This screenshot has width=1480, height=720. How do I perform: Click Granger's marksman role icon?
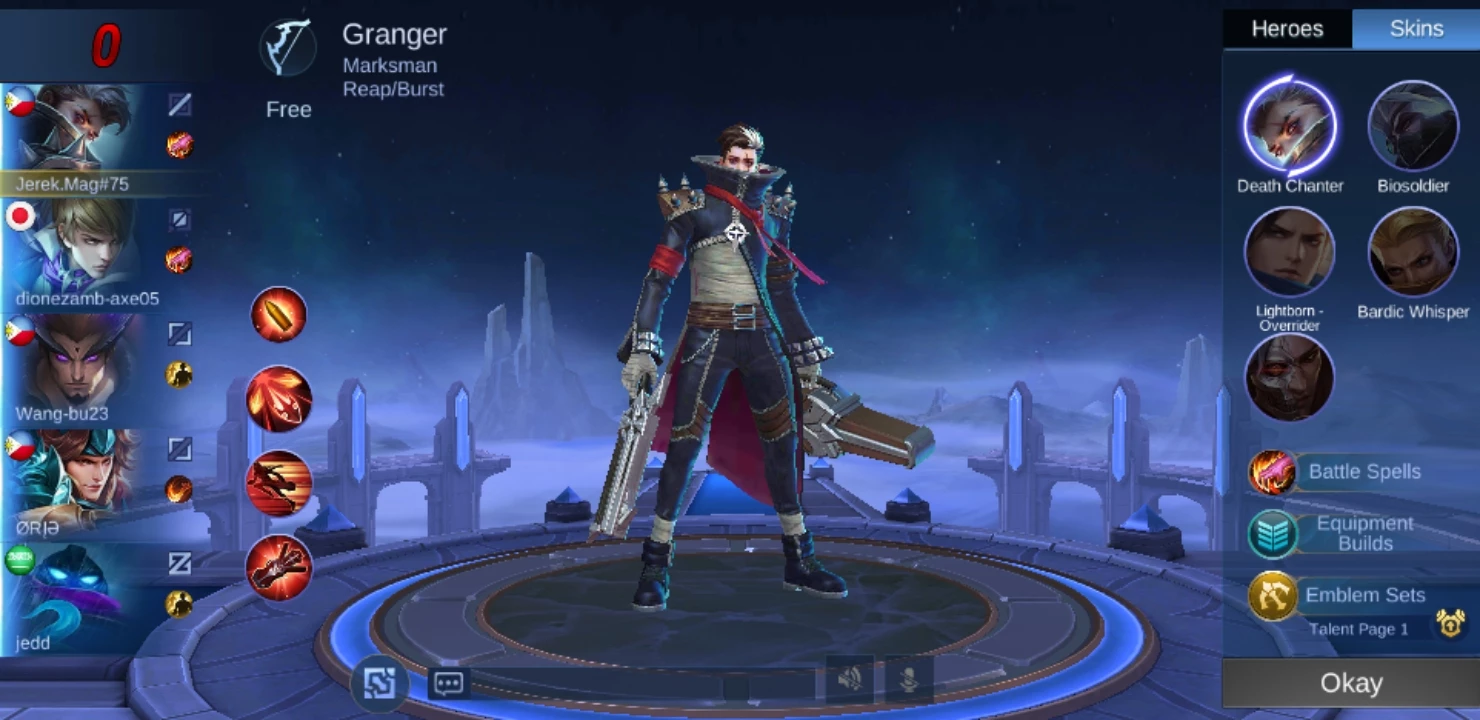288,47
